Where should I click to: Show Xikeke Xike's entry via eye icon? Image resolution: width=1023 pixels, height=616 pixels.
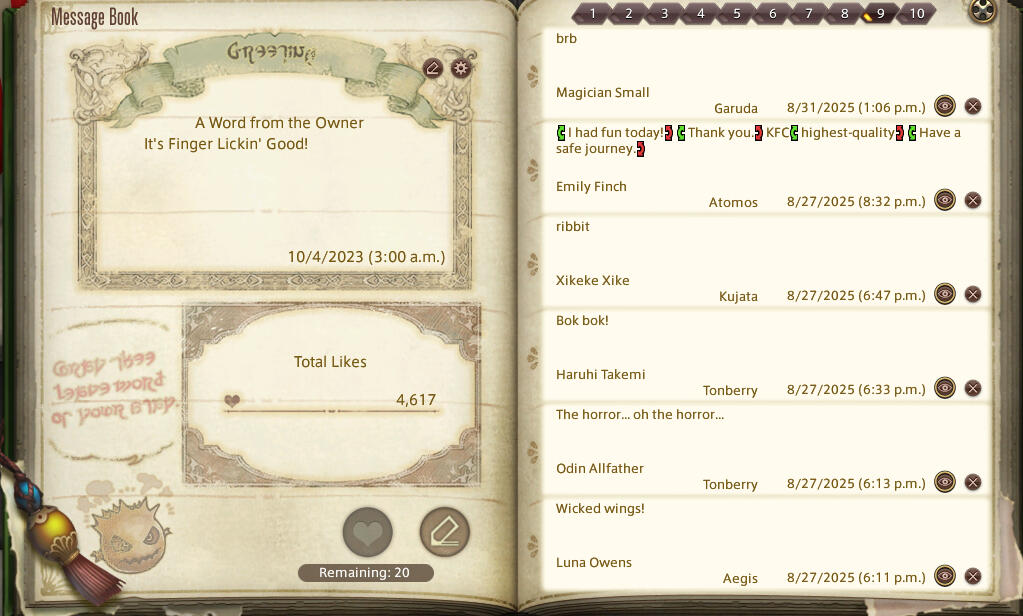pyautogui.click(x=945, y=294)
